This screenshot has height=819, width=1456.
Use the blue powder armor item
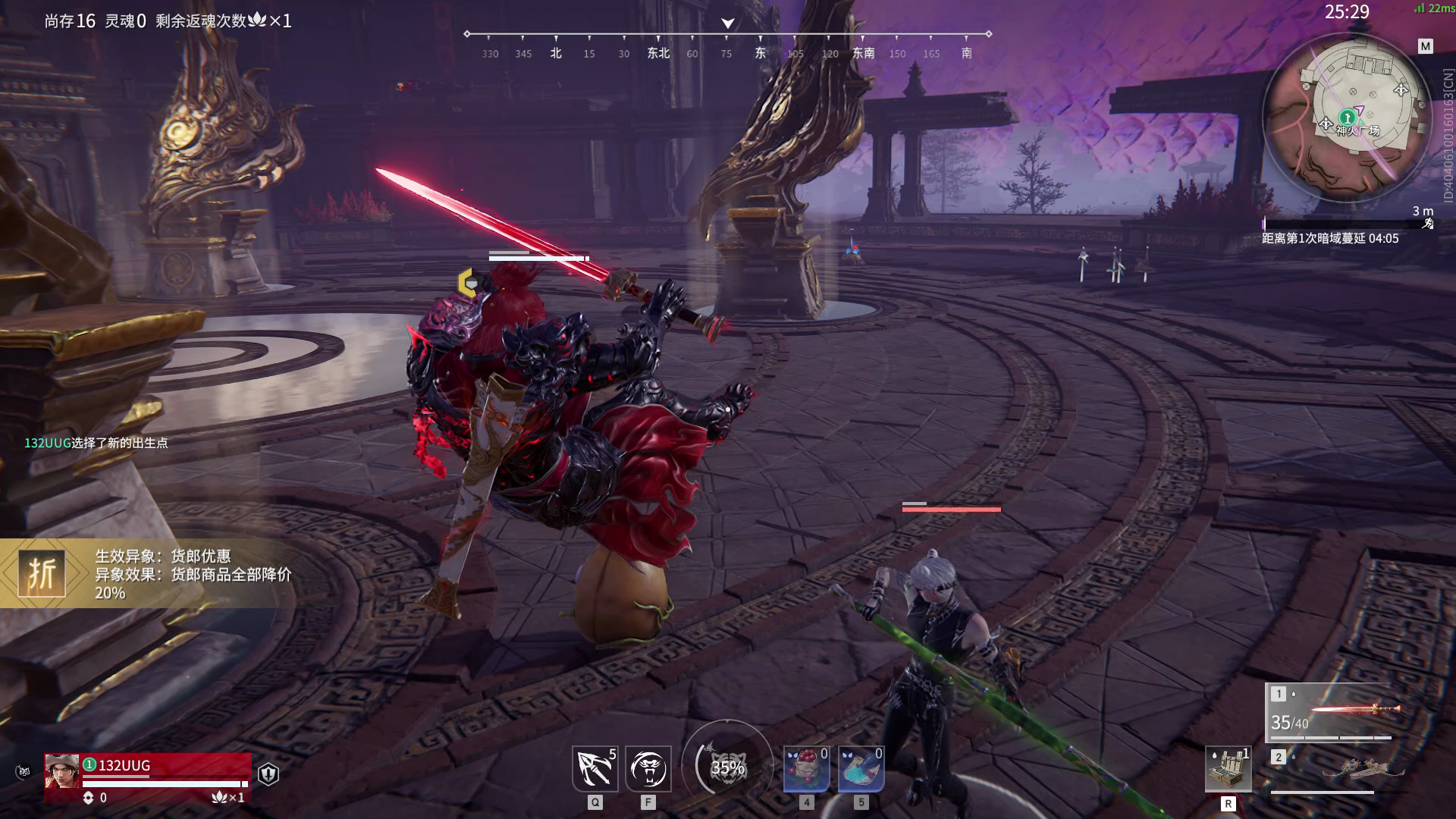pyautogui.click(x=861, y=768)
